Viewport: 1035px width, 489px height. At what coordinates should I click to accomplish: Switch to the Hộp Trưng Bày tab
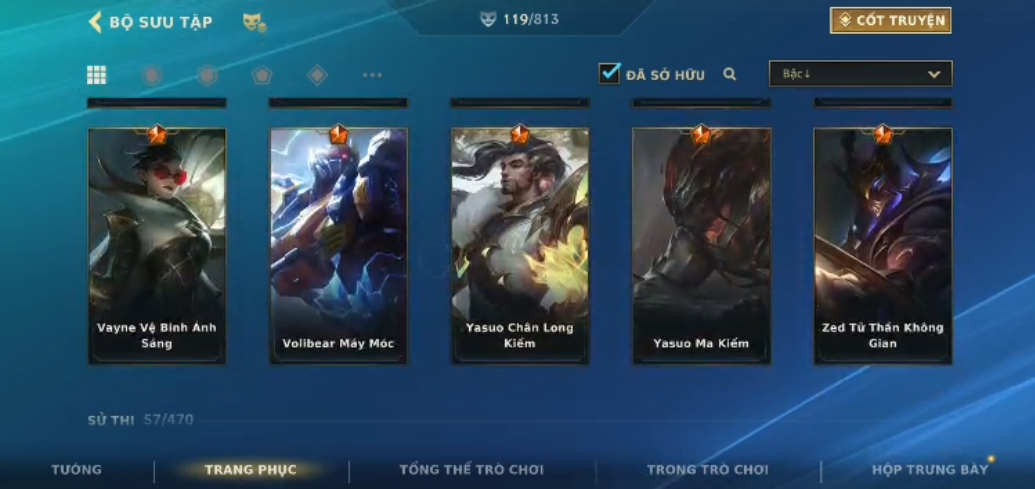(930, 470)
